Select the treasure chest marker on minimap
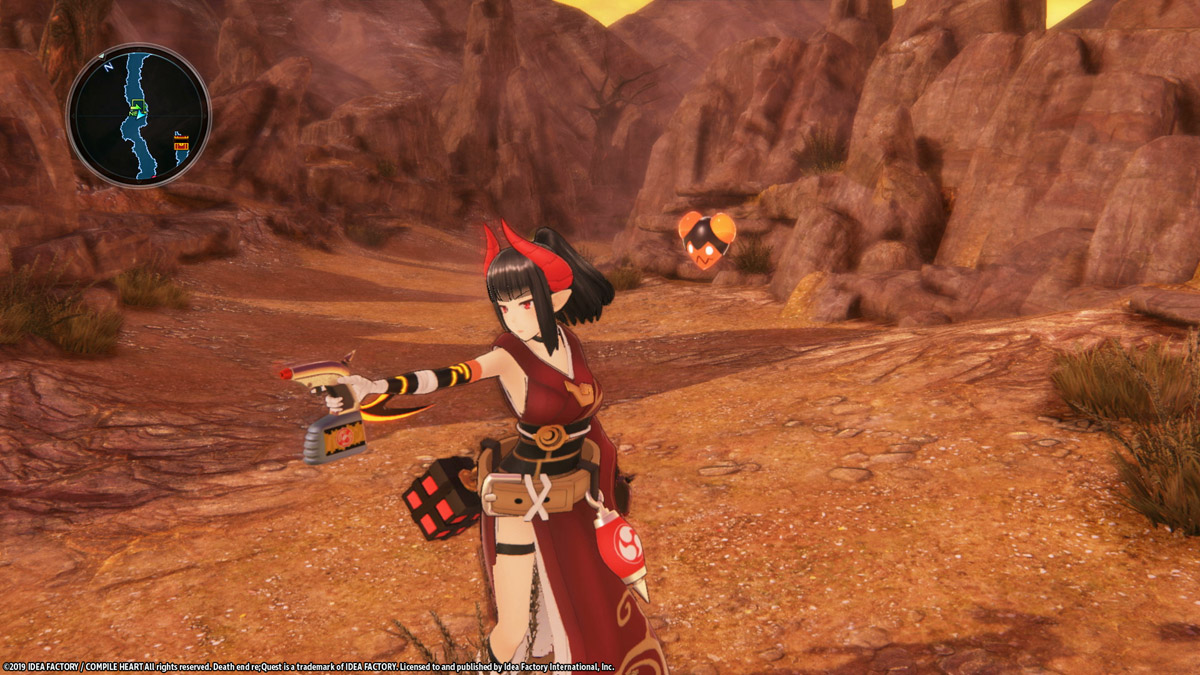The image size is (1200, 675). [181, 146]
